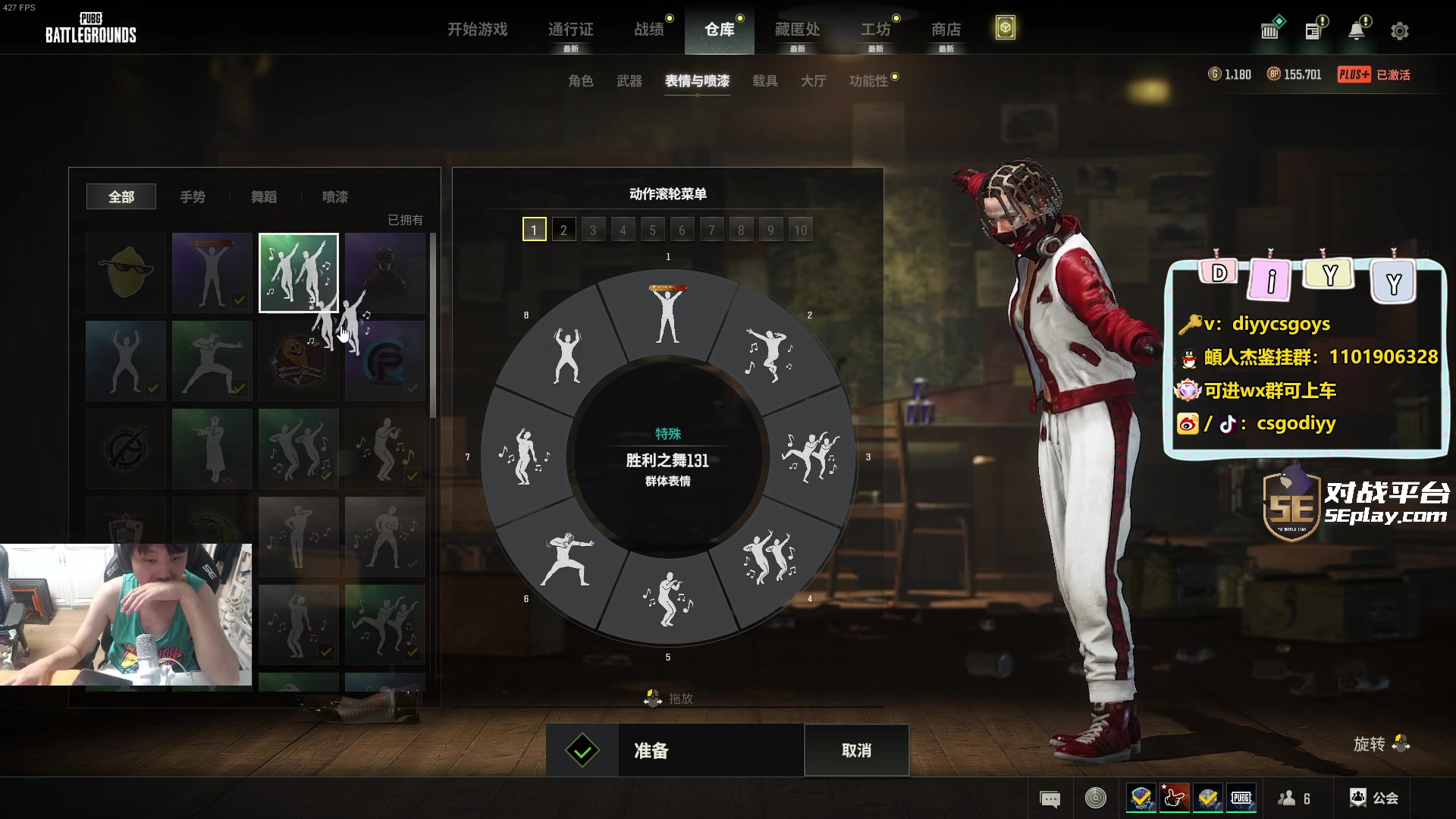This screenshot has height=819, width=1456.
Task: Open the 通行证 pass menu
Action: 570,30
